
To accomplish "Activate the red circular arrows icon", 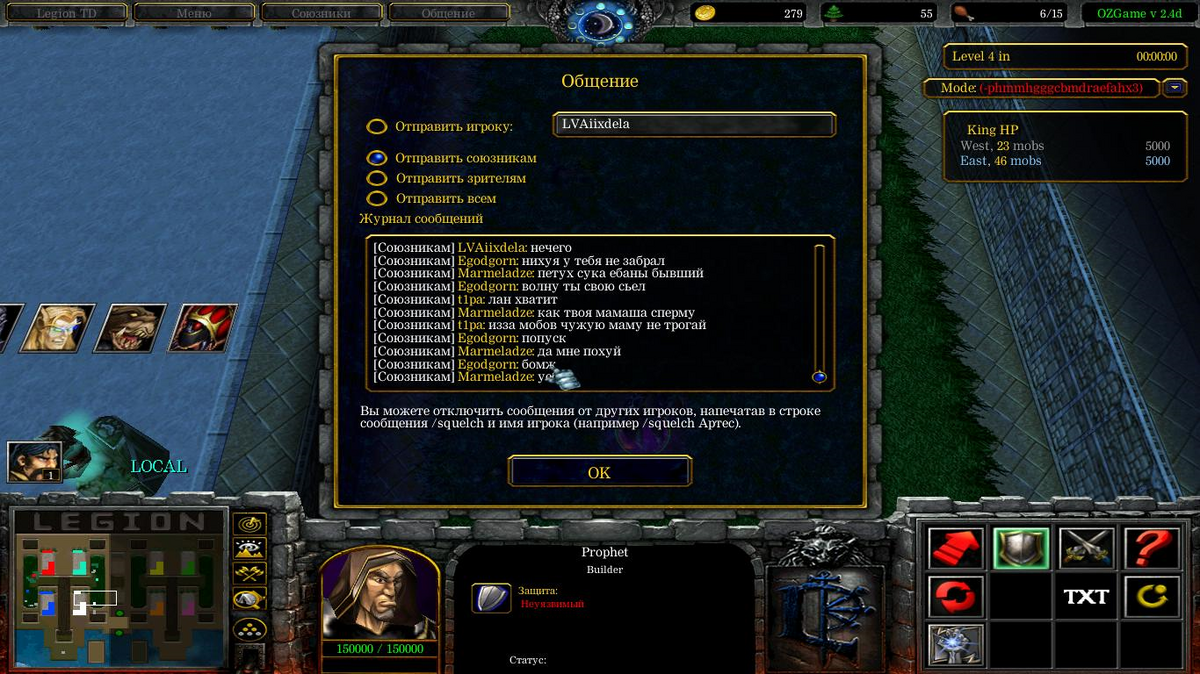I will point(955,597).
